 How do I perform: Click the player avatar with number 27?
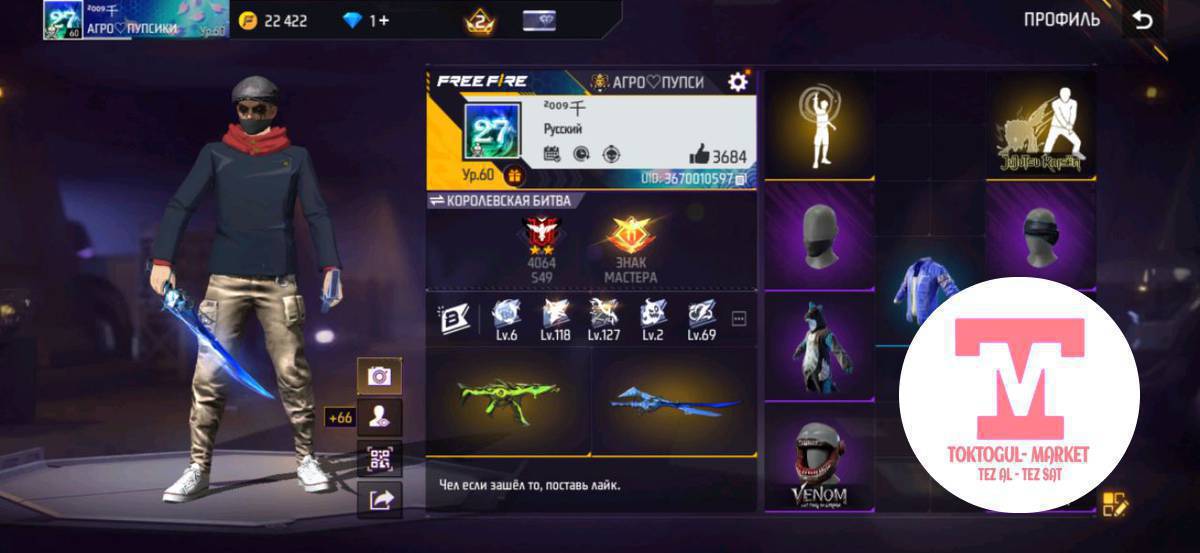[490, 131]
